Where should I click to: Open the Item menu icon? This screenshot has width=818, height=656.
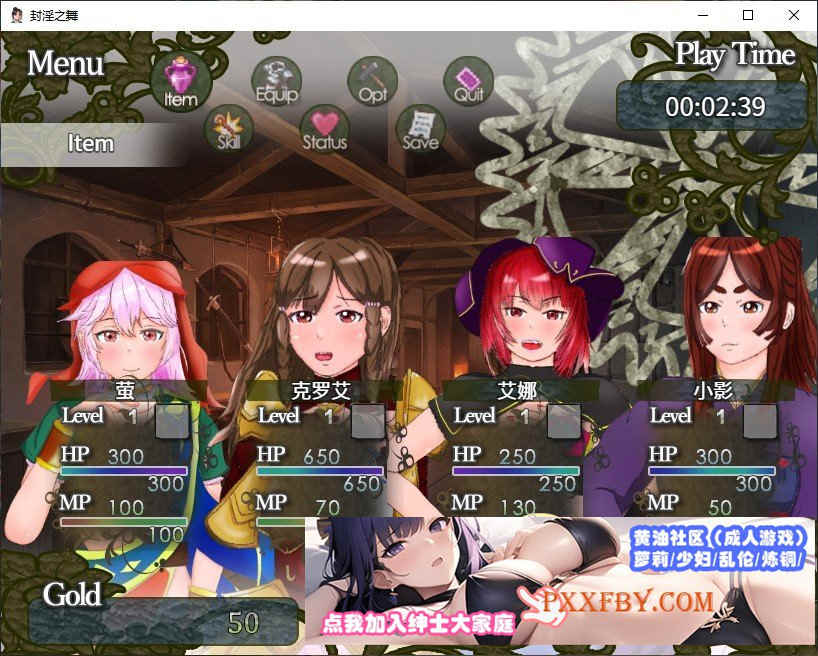pos(181,80)
